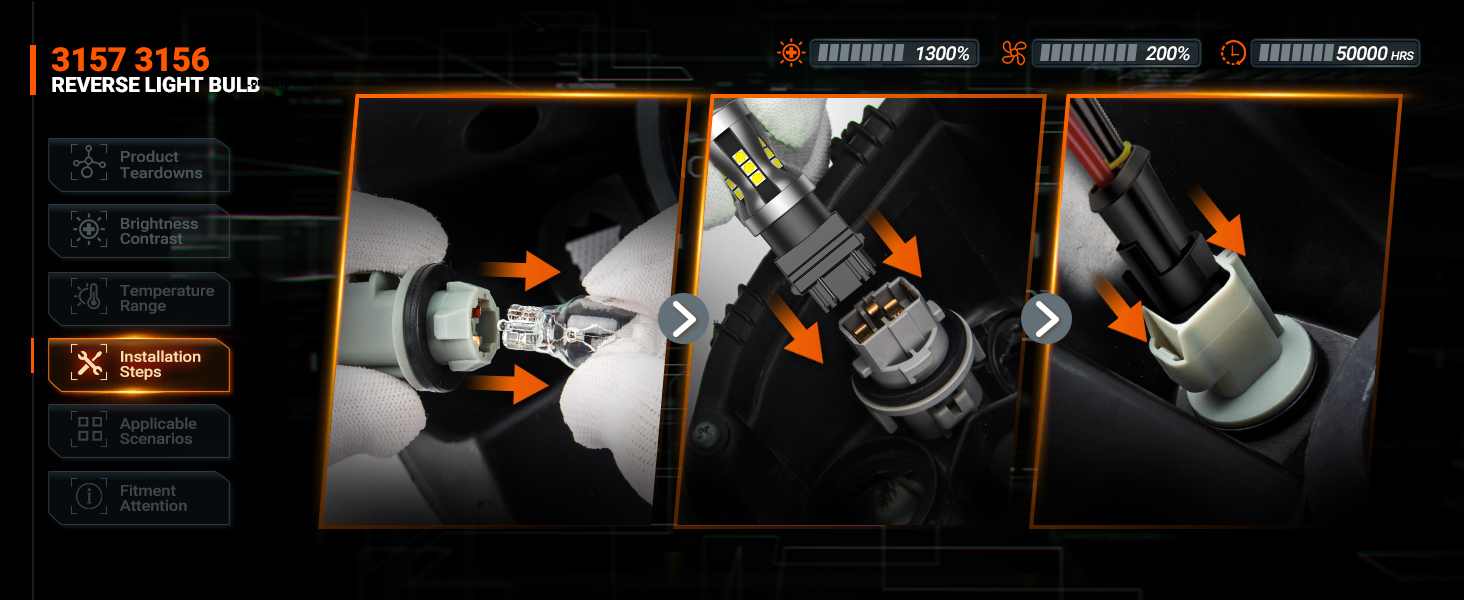Switch to the Brightness Contrast tab
The image size is (1464, 600).
click(139, 232)
